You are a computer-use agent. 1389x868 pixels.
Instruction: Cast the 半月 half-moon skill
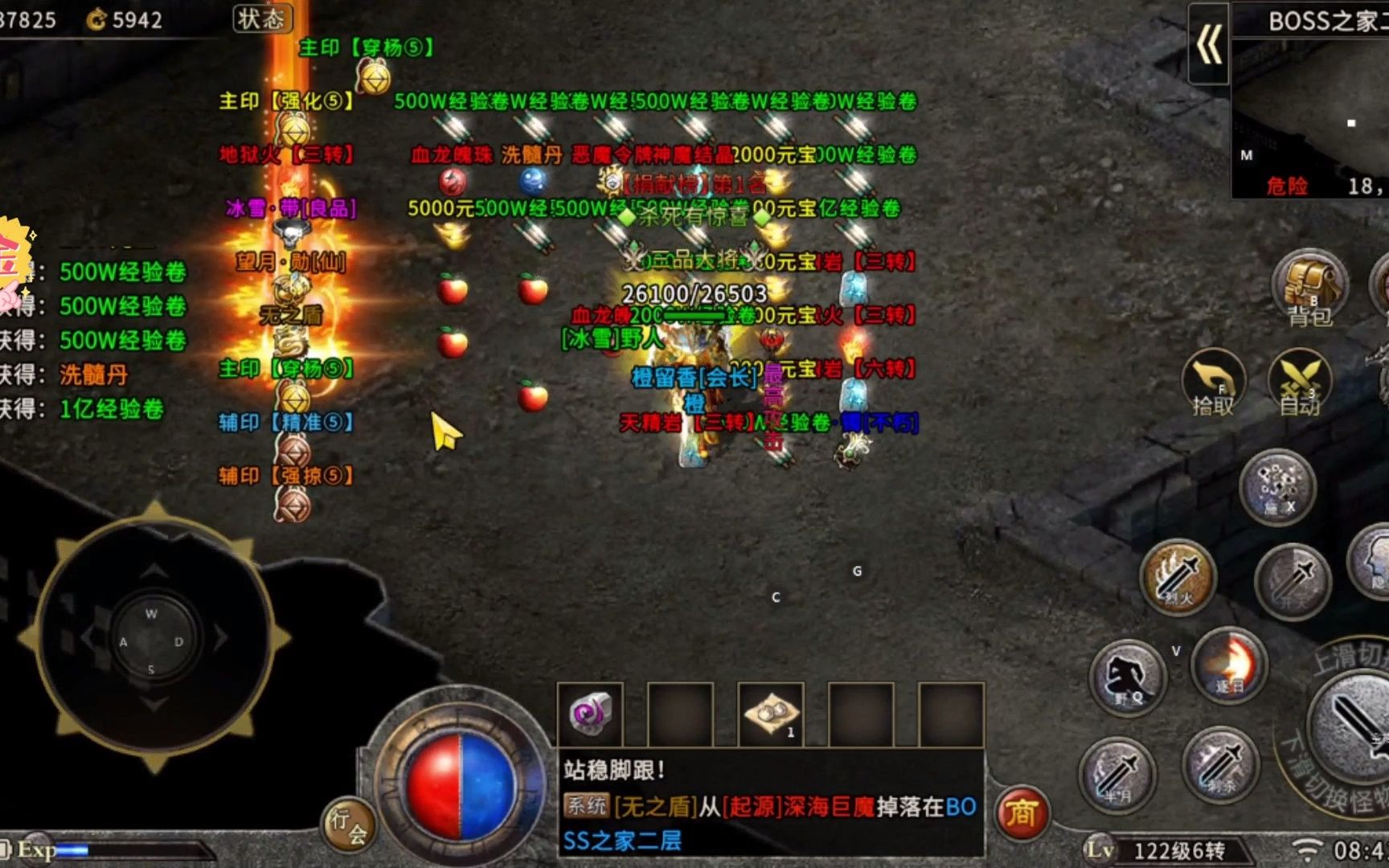pos(1117,773)
